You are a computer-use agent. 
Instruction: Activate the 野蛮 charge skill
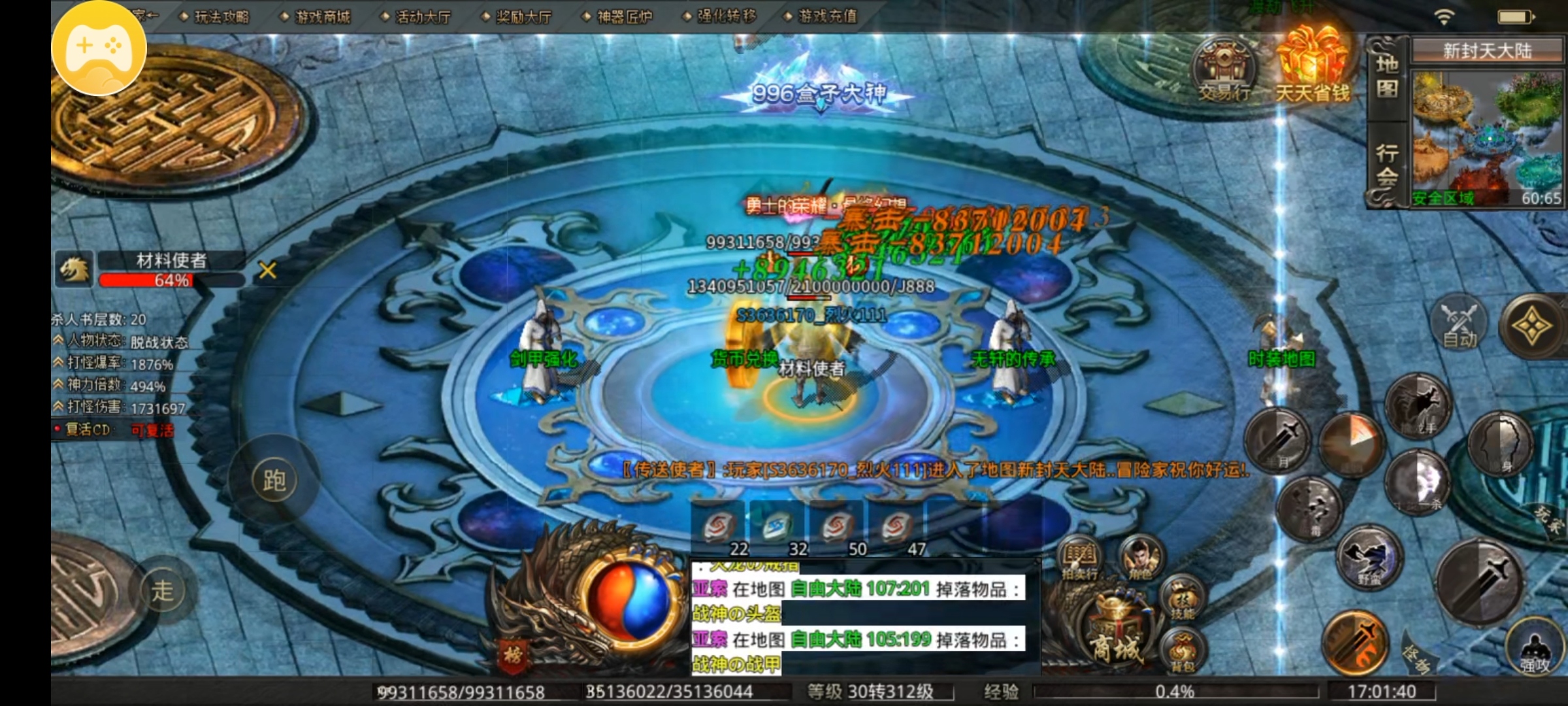[x=1369, y=559]
